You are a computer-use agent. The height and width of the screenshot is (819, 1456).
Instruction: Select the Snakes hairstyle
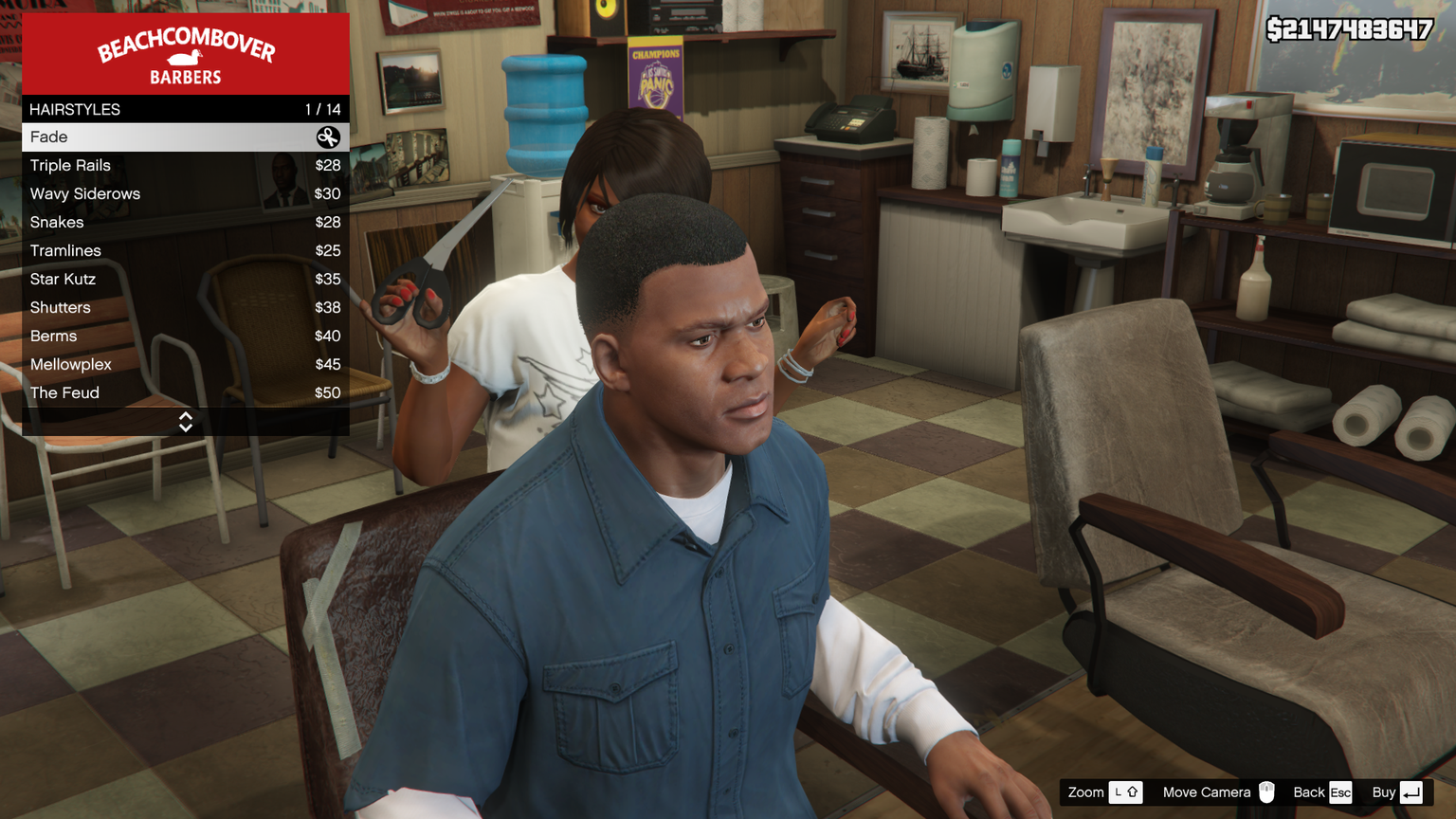(185, 223)
